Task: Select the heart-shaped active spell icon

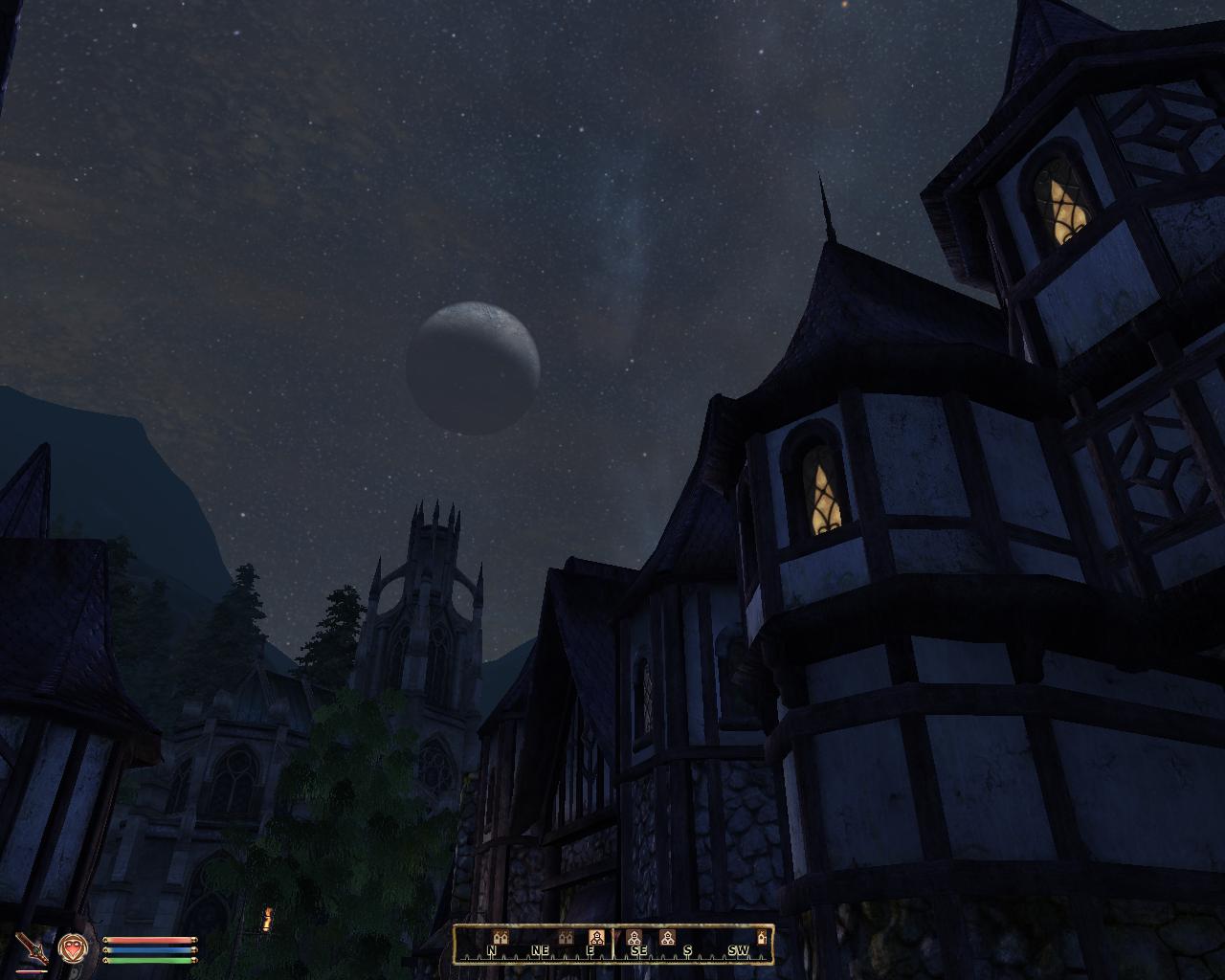Action: [70, 947]
